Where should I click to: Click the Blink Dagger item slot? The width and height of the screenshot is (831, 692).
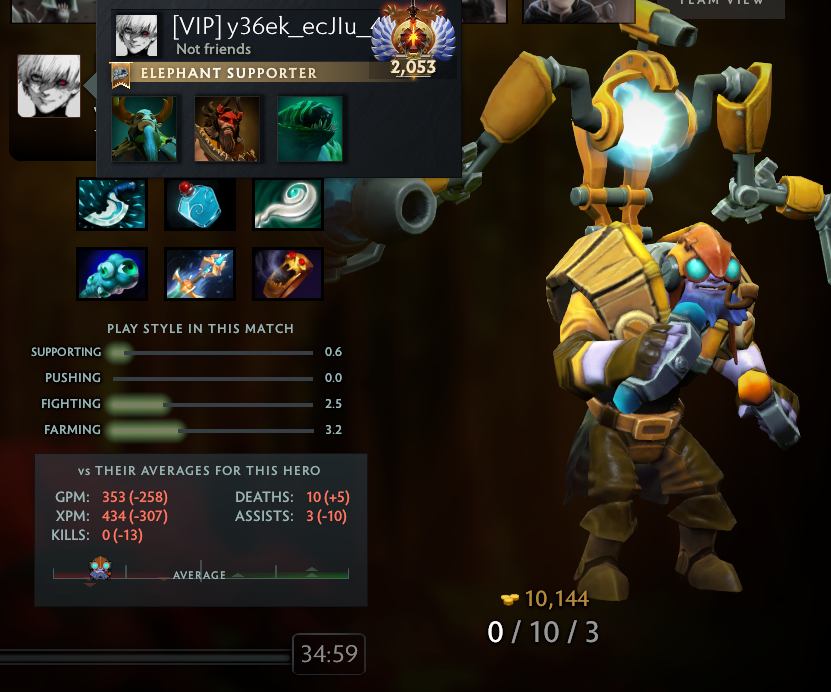112,204
